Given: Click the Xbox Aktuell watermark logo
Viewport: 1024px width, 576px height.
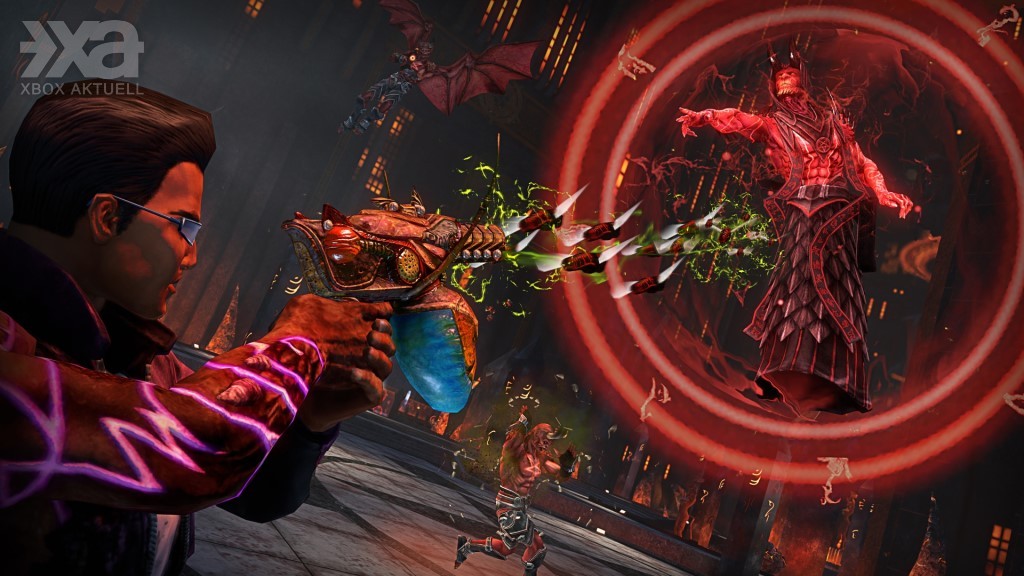Looking at the screenshot, I should point(81,57).
